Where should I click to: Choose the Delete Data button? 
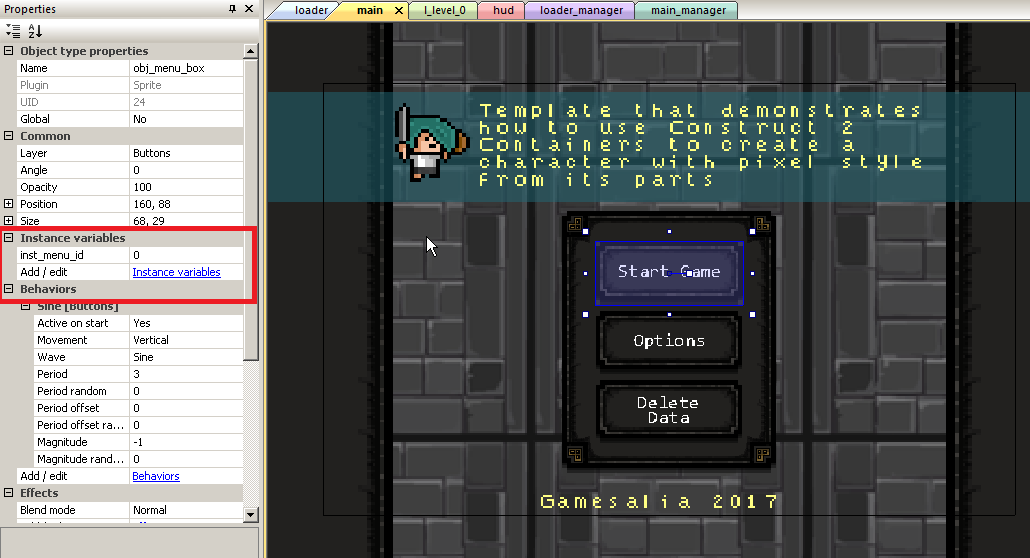click(x=668, y=410)
